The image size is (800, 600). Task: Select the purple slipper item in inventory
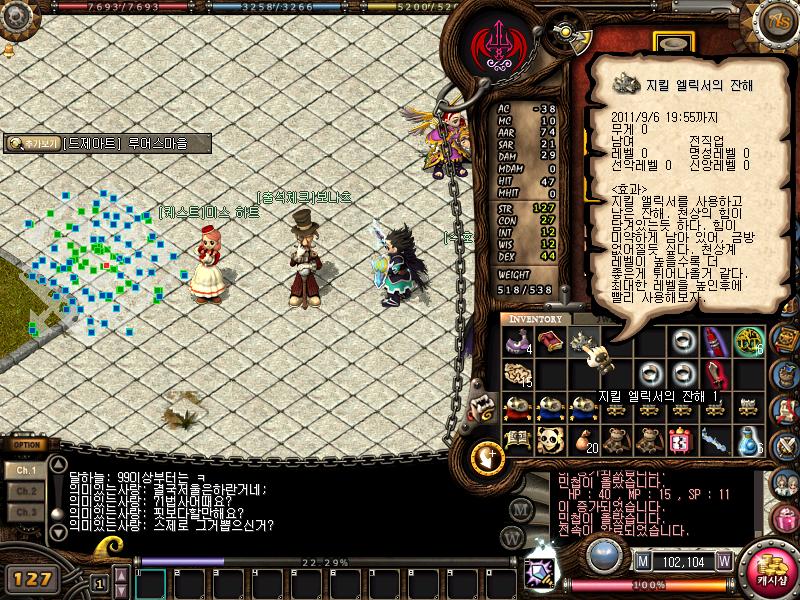(518, 341)
